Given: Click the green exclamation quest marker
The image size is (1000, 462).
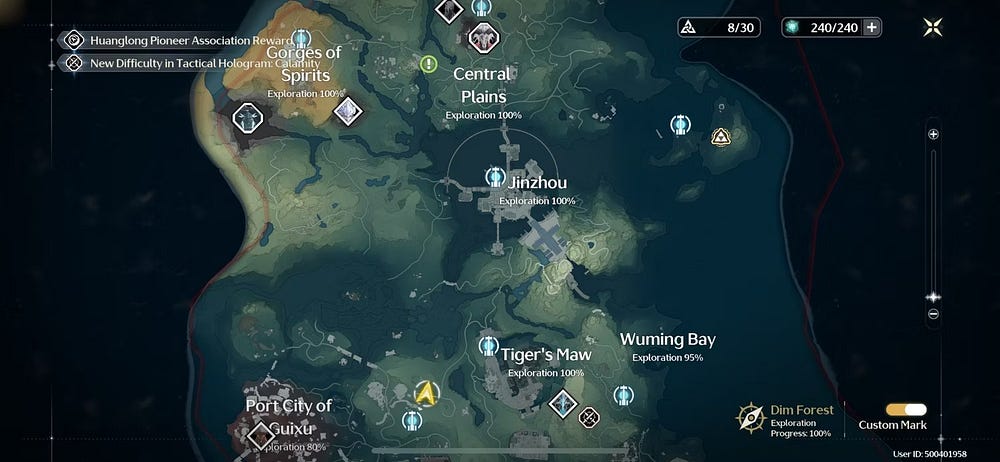Looking at the screenshot, I should pyautogui.click(x=429, y=64).
